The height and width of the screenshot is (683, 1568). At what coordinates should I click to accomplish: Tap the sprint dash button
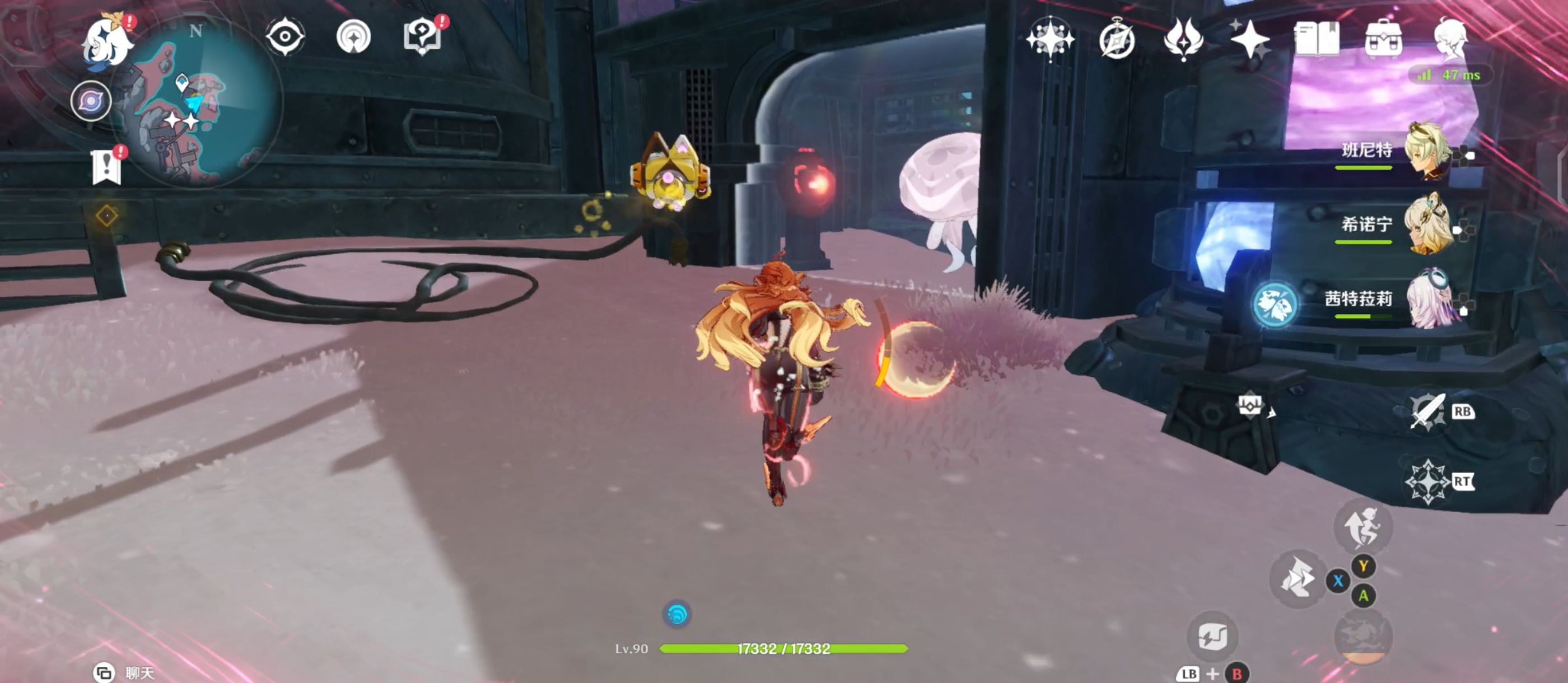point(1297,579)
